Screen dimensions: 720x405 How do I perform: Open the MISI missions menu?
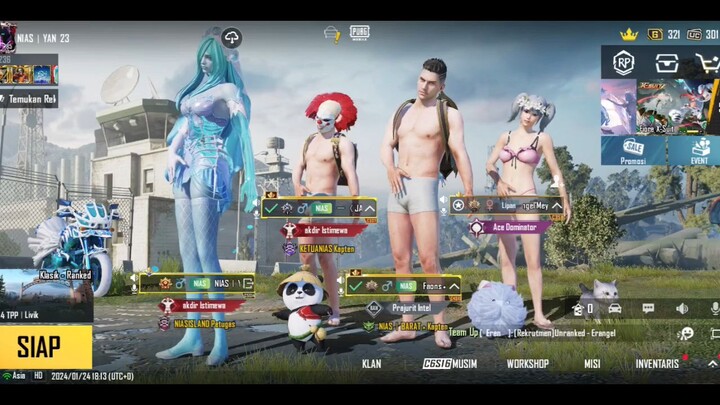pyautogui.click(x=592, y=364)
